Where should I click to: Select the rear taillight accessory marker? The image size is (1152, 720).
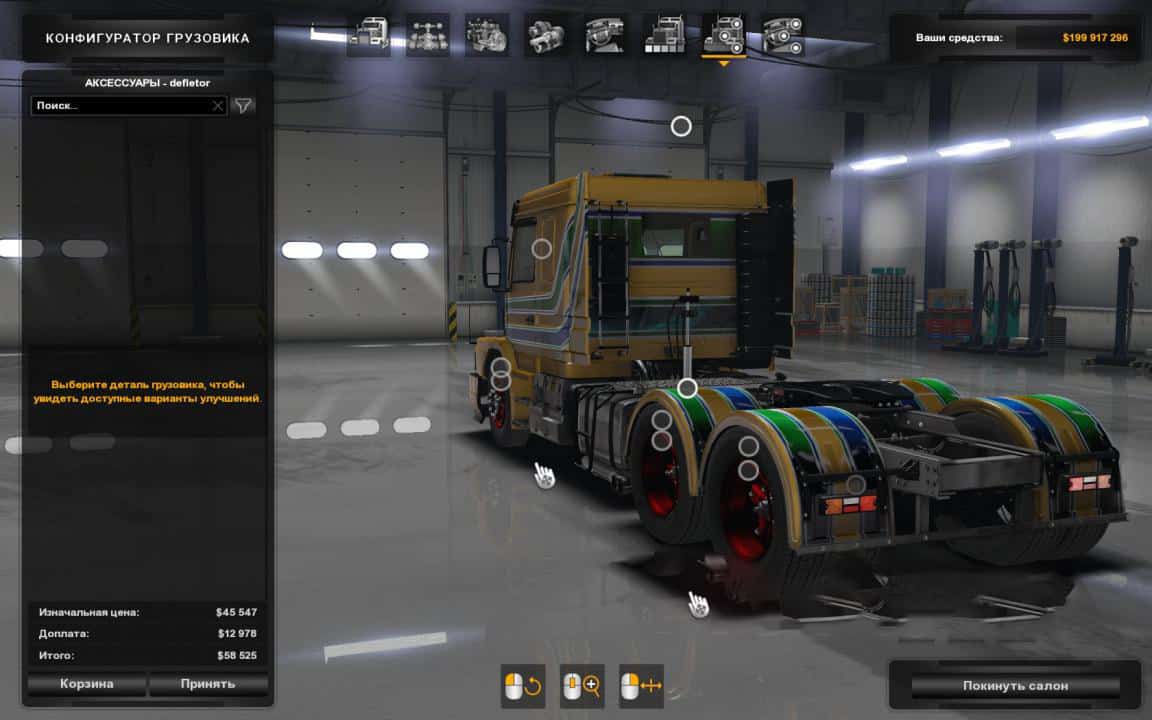point(856,485)
